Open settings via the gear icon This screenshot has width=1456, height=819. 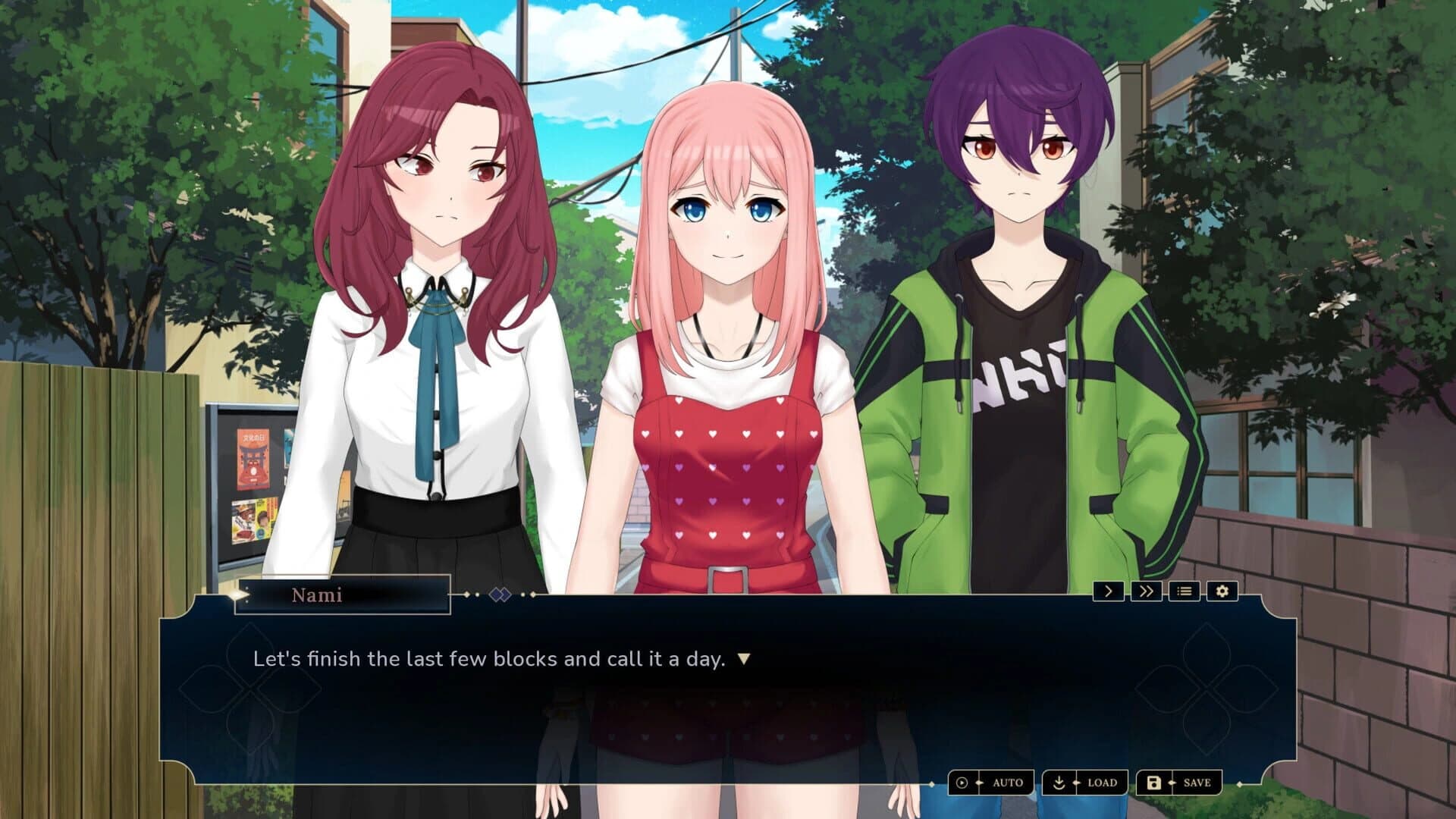[x=1222, y=591]
